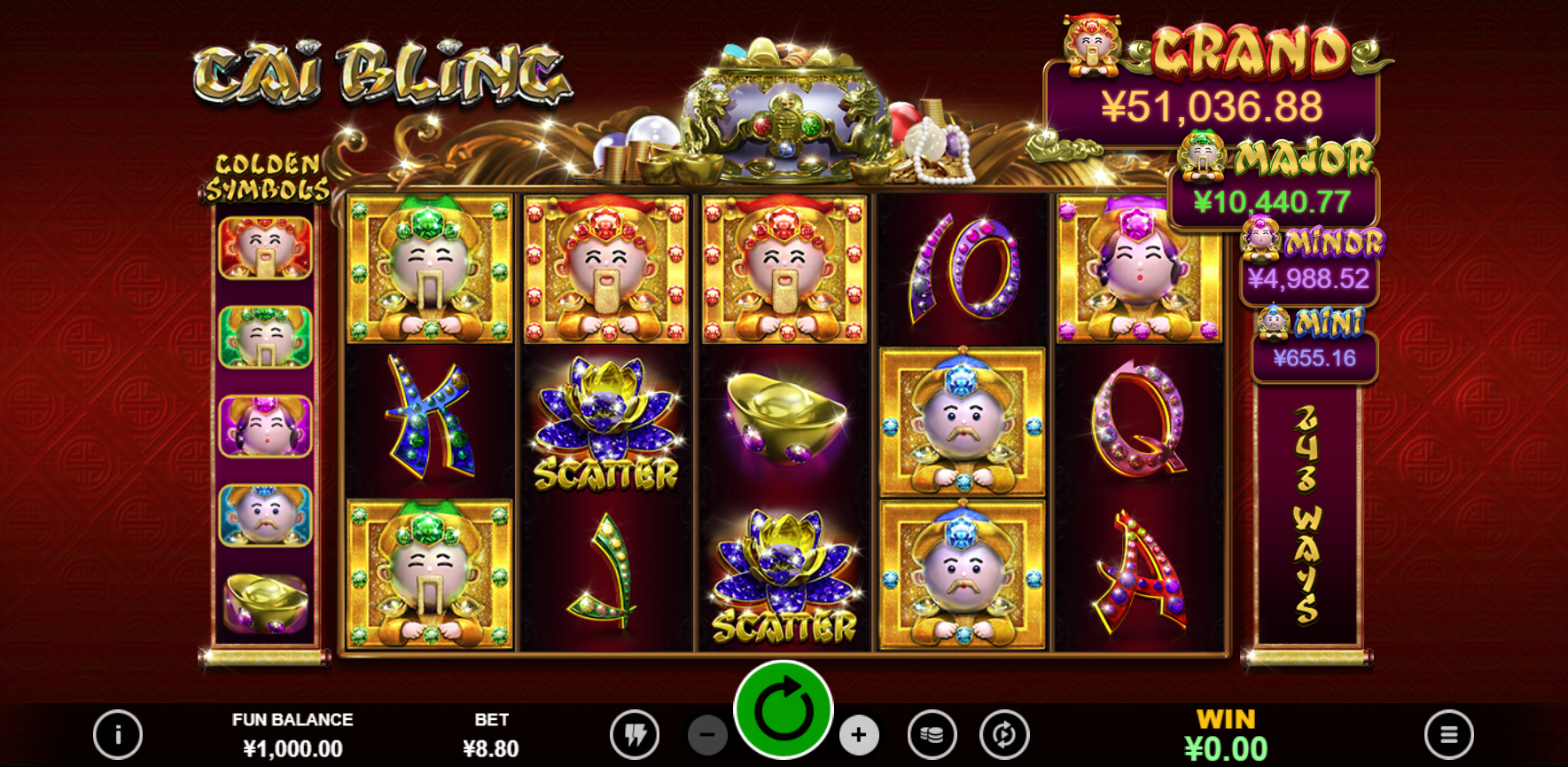1568x767 pixels.
Task: Spin the reels with the green button
Action: tap(784, 709)
